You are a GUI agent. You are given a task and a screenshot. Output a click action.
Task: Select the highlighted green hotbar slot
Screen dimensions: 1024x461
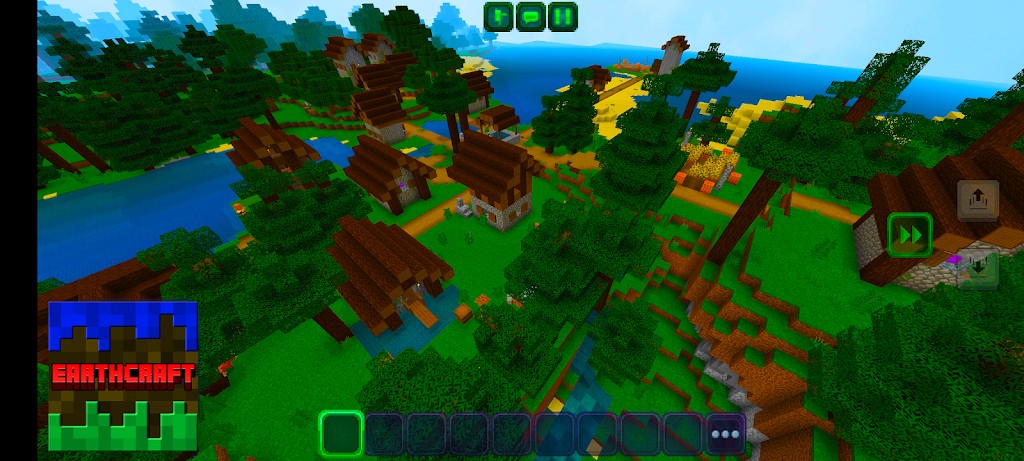(341, 433)
